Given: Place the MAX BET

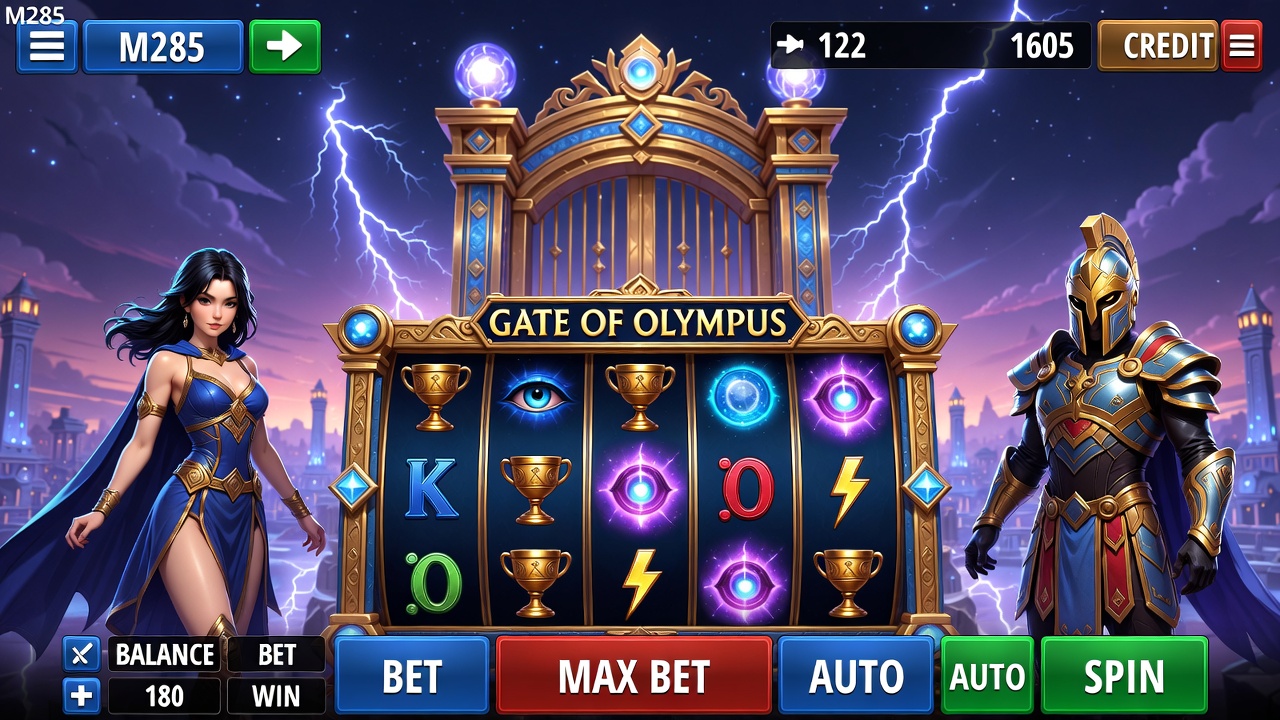Looking at the screenshot, I should (634, 676).
